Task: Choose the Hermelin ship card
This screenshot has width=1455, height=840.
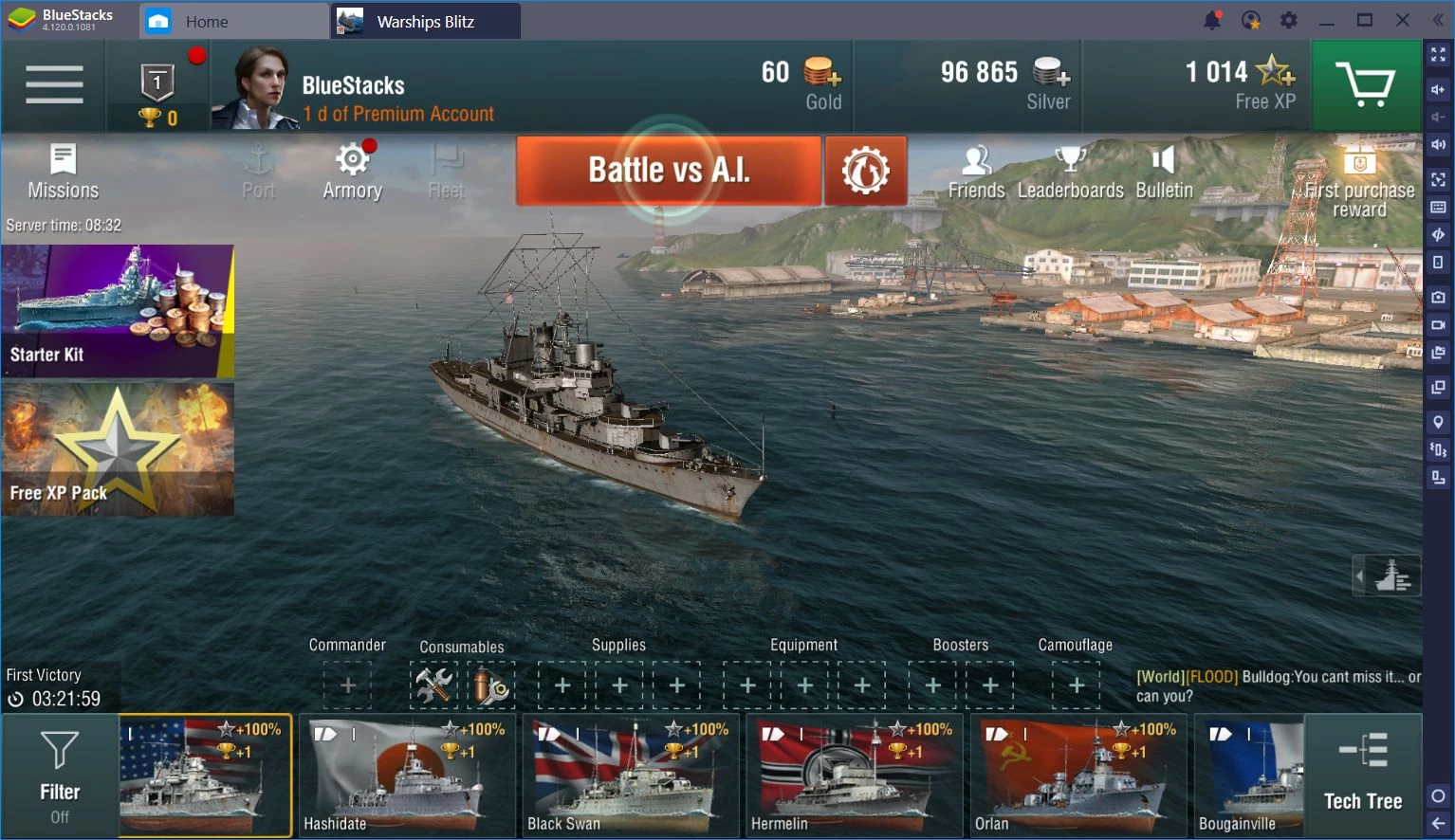Action: (855, 776)
